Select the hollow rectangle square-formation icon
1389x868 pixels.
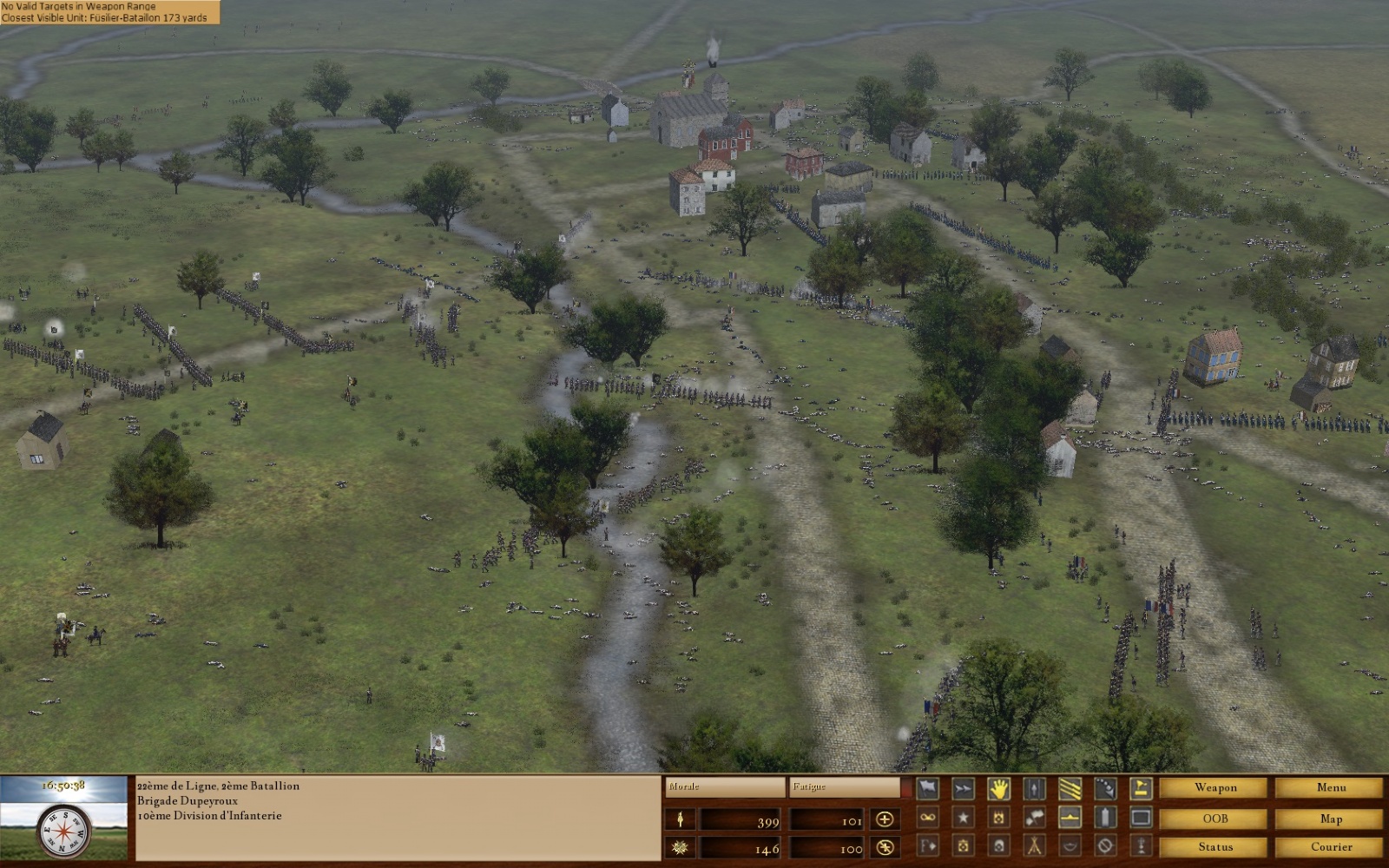[1141, 818]
